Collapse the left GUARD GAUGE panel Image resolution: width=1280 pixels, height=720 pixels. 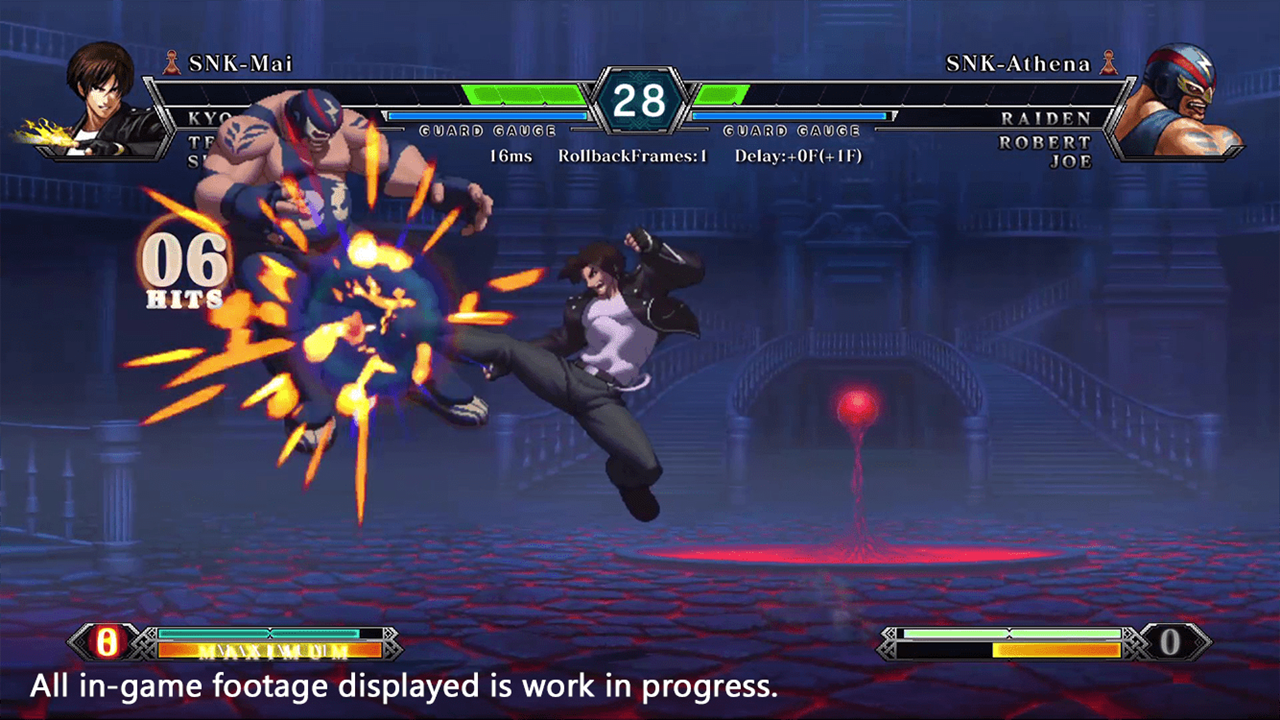[x=487, y=131]
